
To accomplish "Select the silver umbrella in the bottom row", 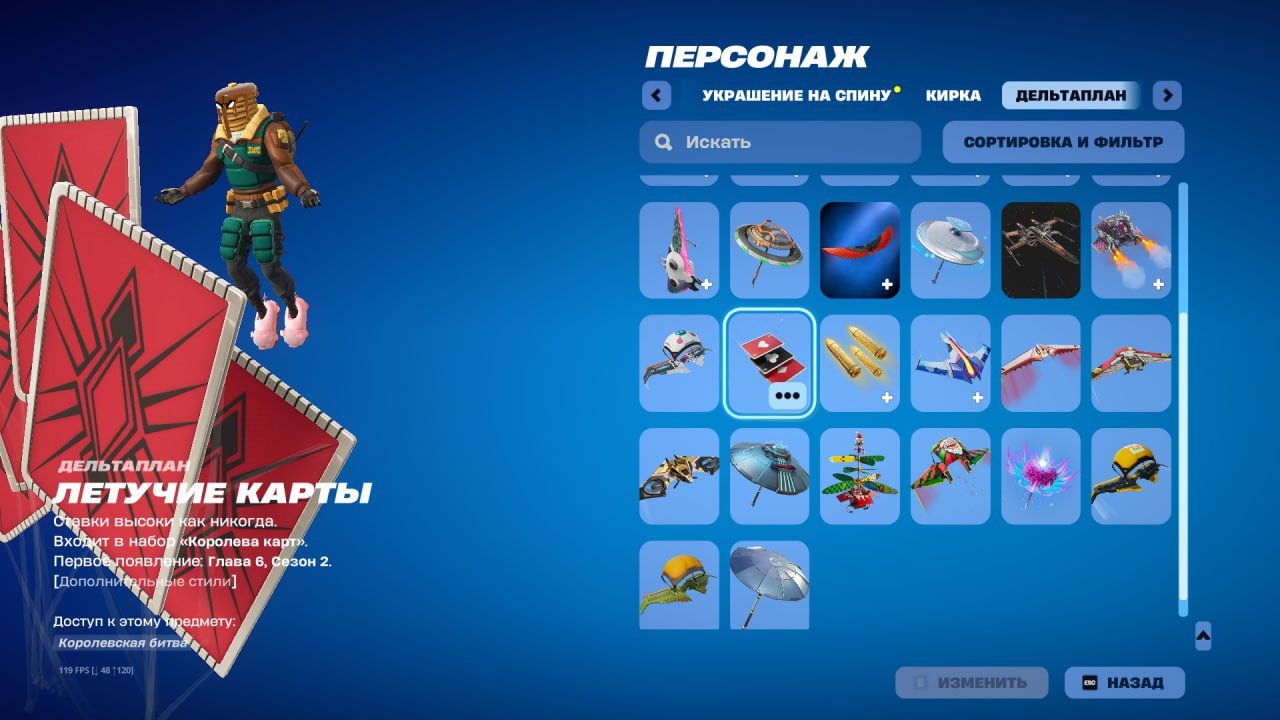I will pos(770,585).
